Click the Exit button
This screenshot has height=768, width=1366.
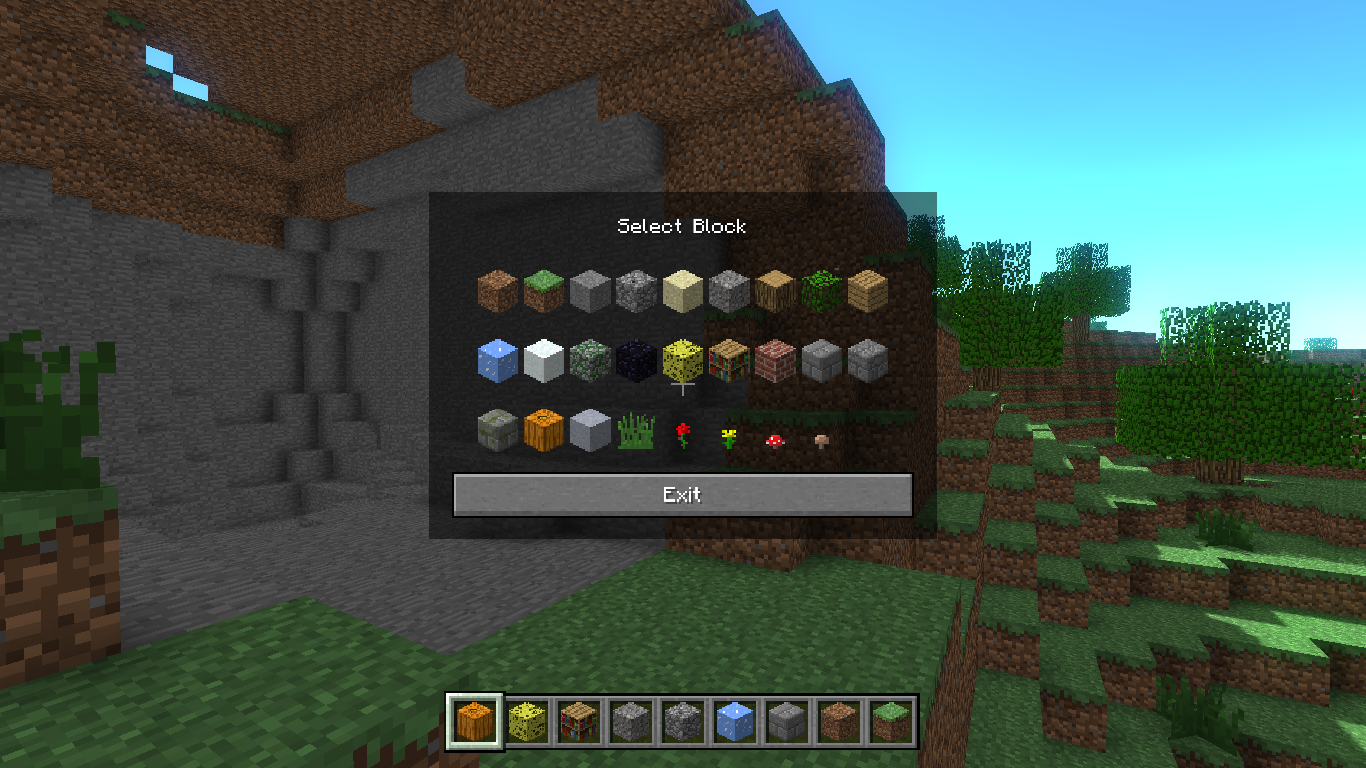point(683,494)
